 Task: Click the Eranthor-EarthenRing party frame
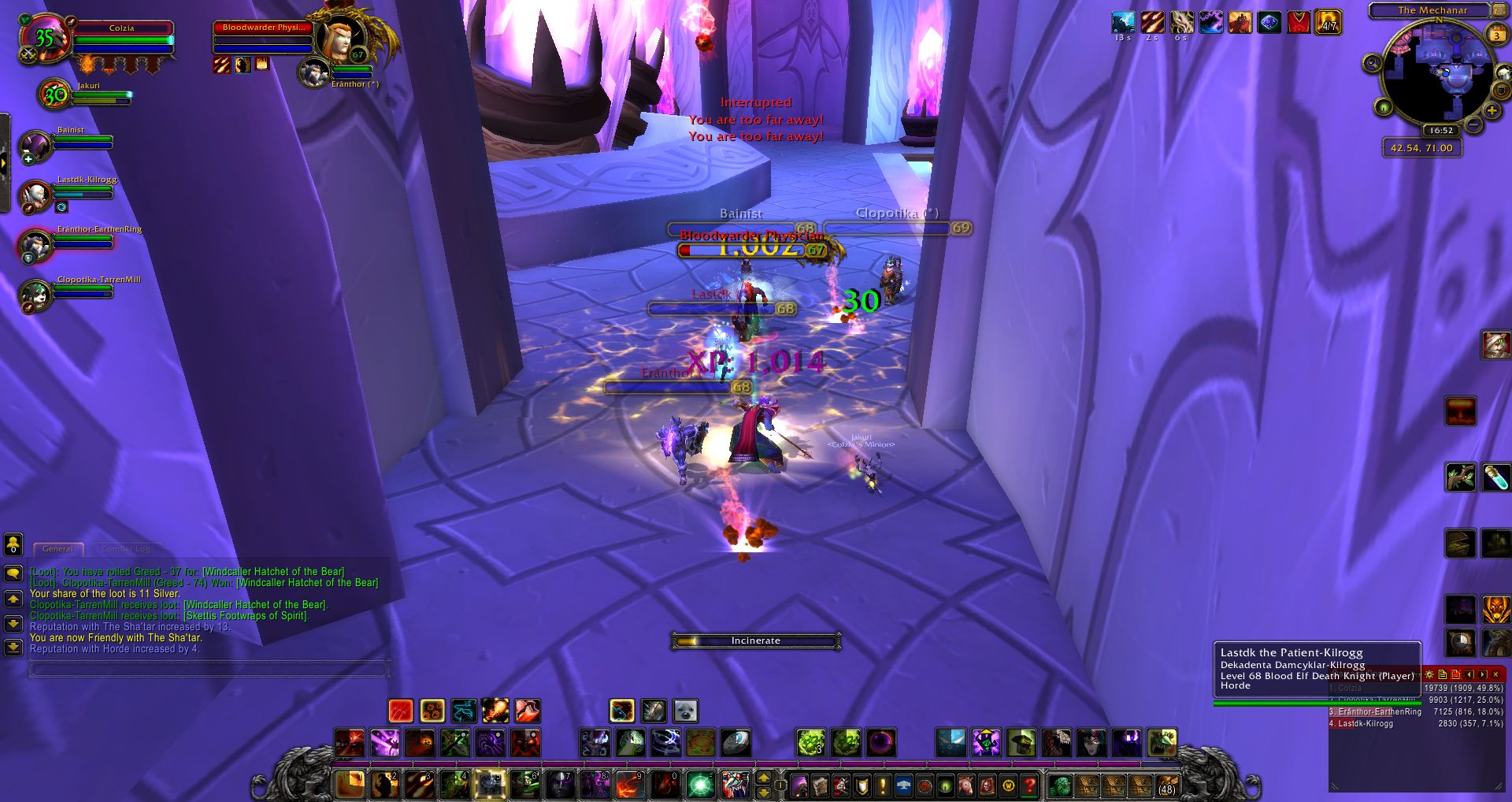(x=35, y=245)
